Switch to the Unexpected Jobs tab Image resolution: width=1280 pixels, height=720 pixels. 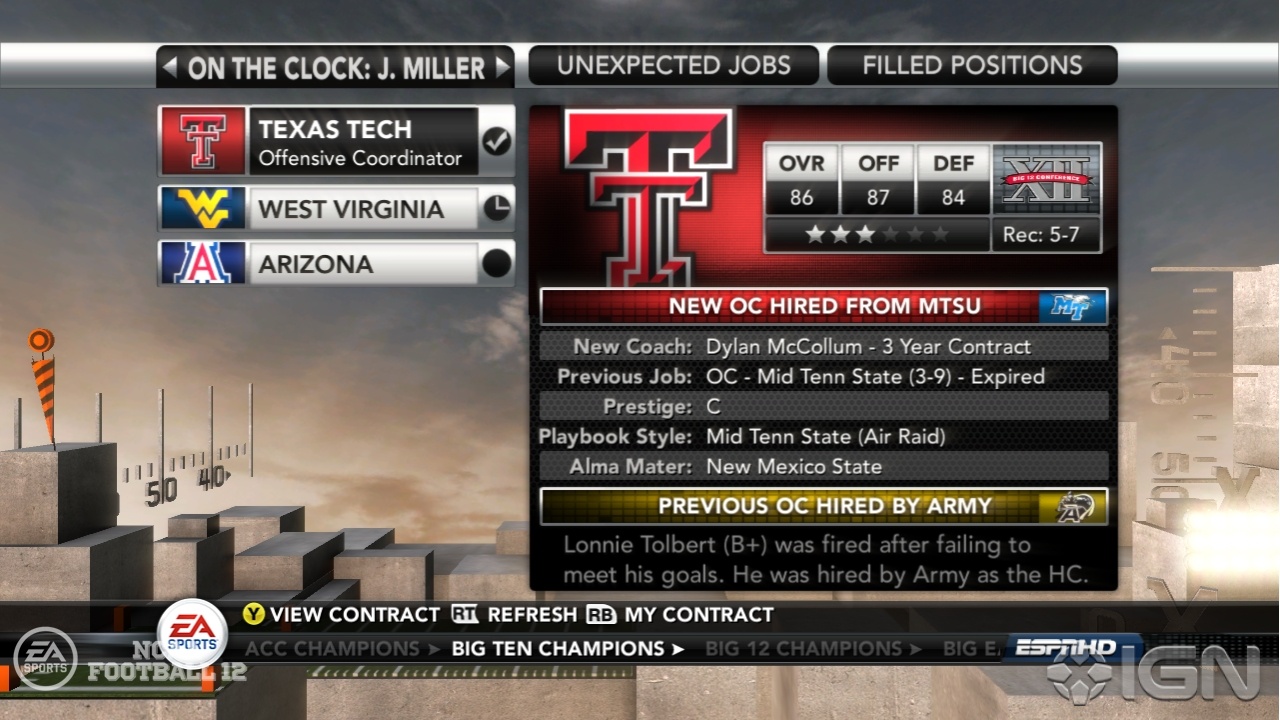673,66
